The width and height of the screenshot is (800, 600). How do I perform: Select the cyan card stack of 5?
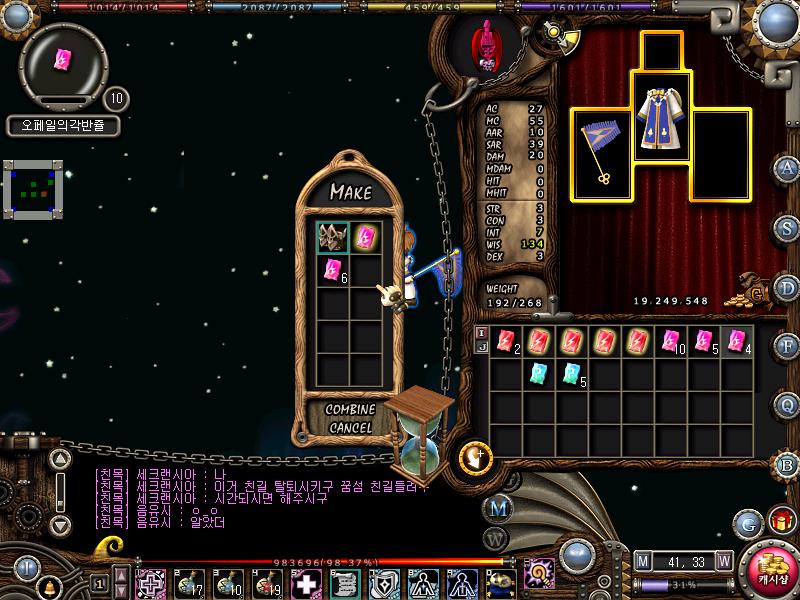[573, 374]
